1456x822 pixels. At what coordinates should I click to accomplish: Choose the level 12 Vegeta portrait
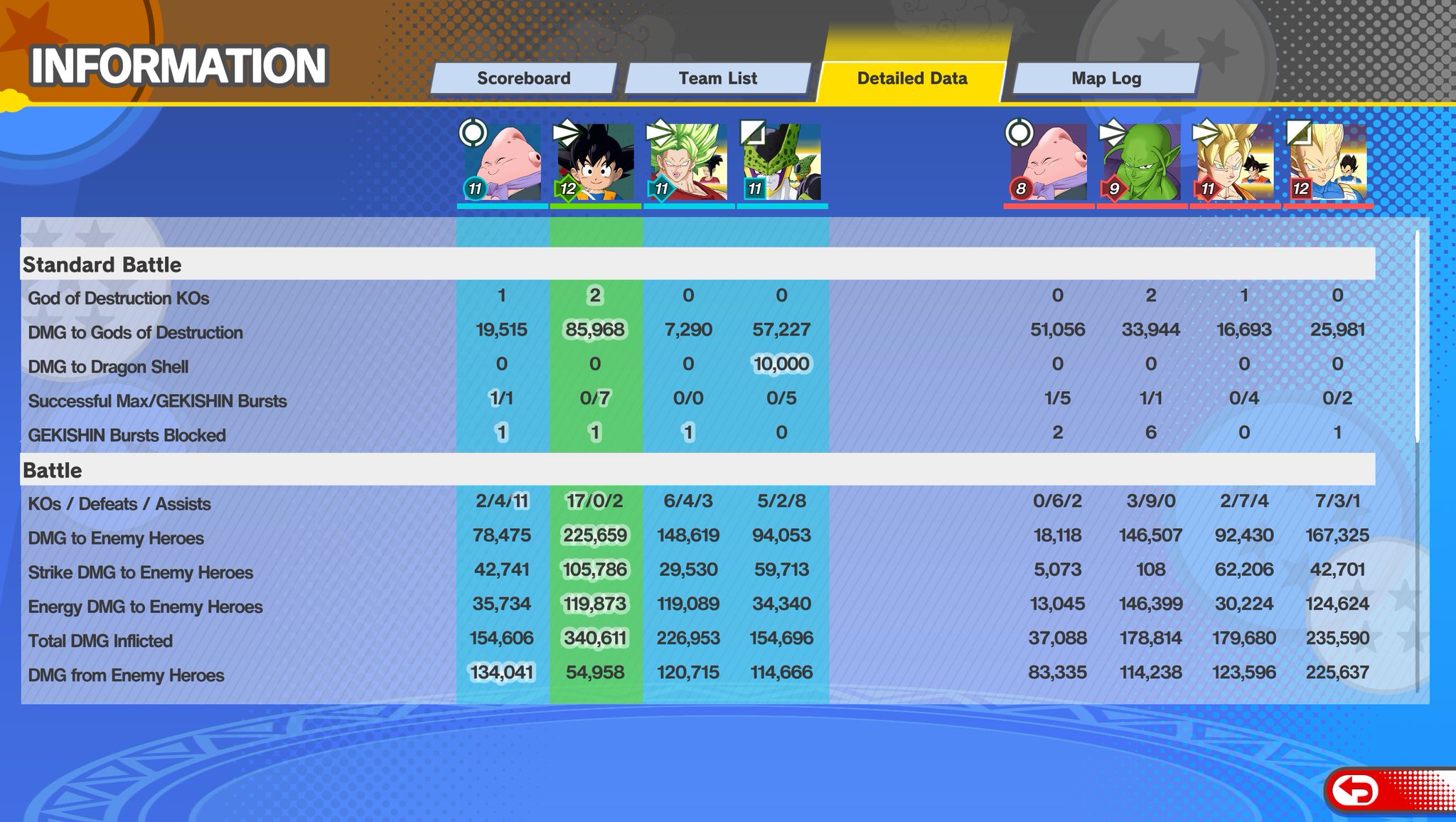point(1328,163)
